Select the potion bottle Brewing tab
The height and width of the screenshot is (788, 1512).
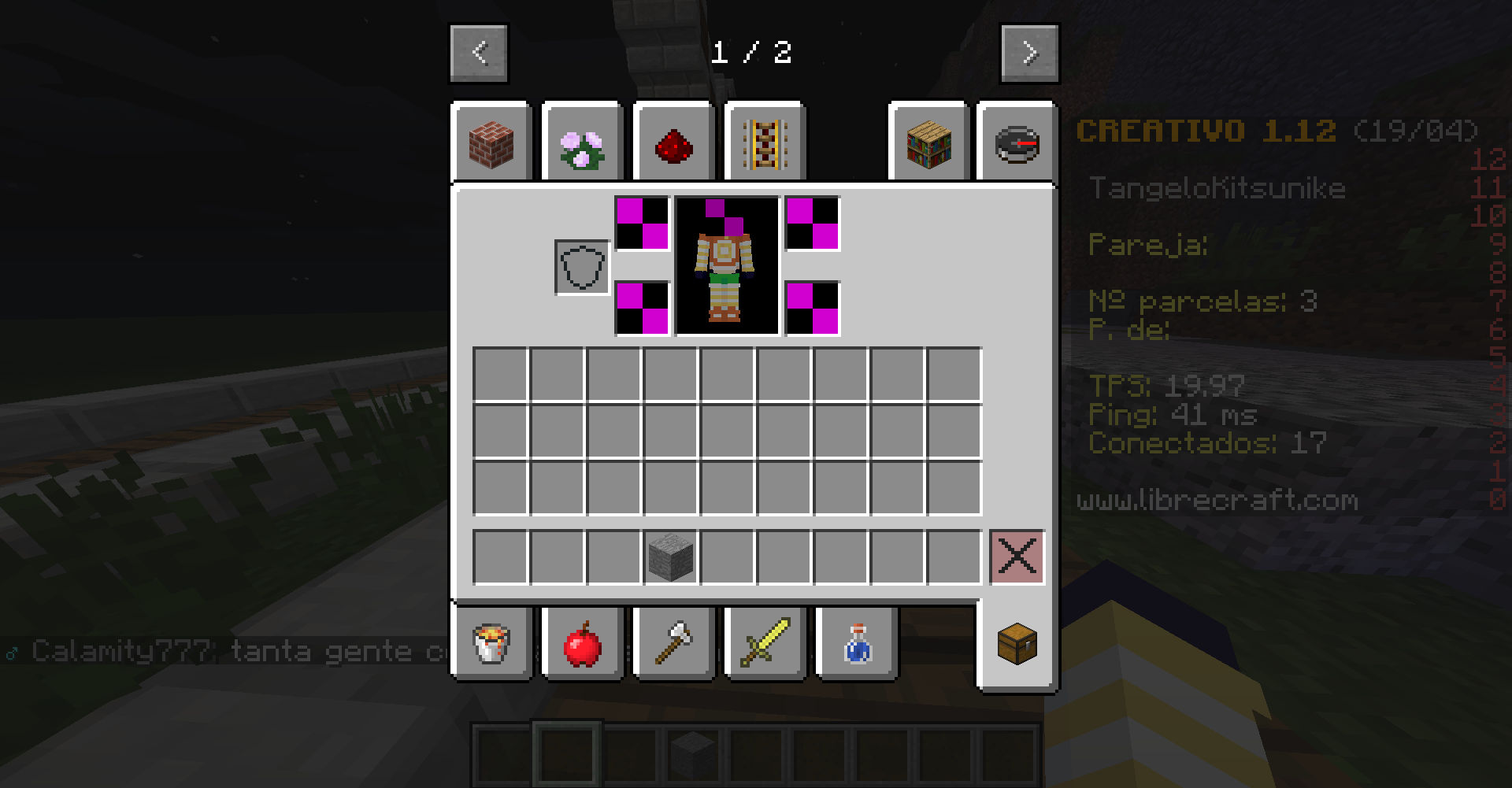856,643
